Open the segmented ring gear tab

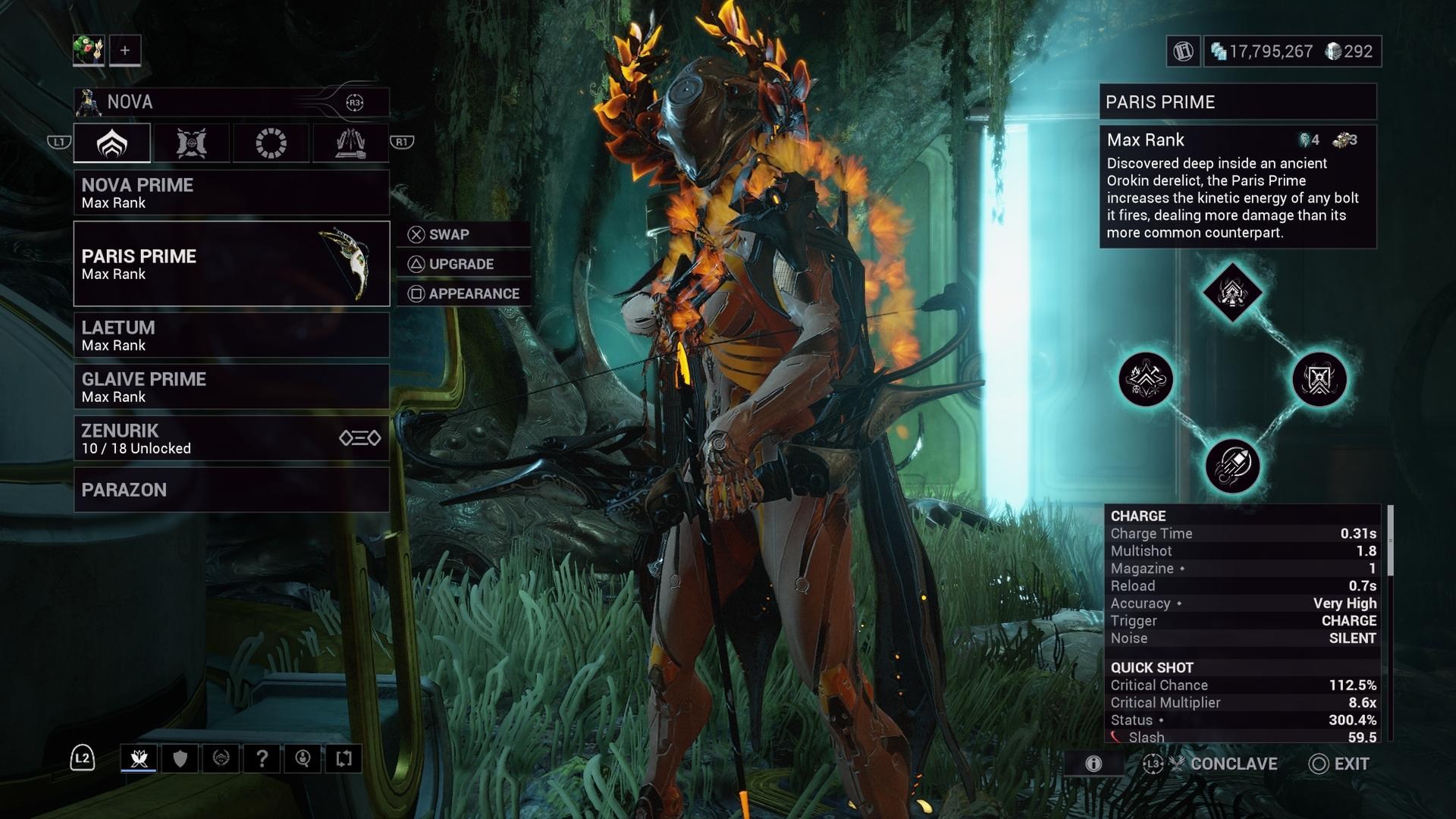pos(271,143)
